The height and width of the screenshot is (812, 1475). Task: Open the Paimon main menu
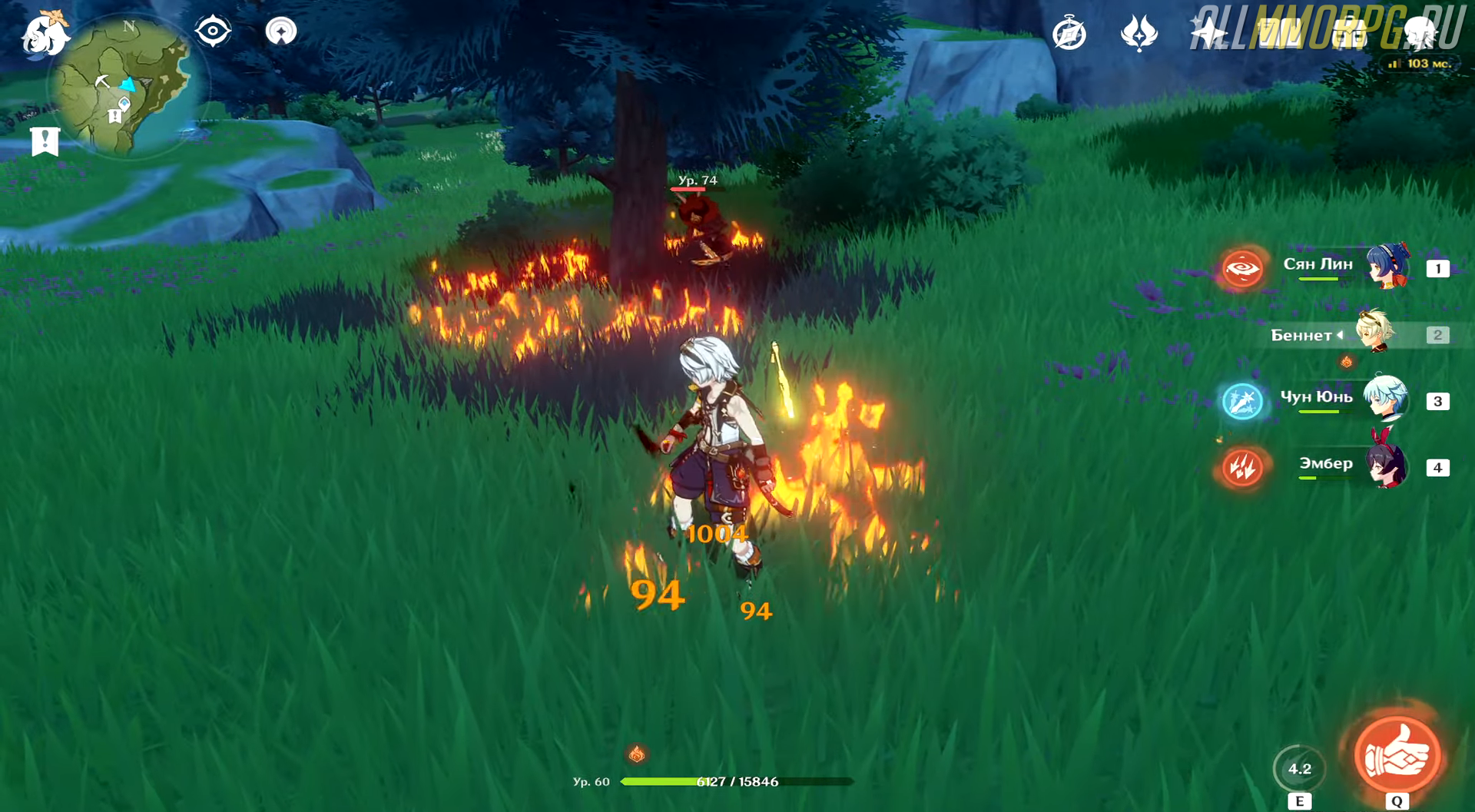click(x=45, y=35)
